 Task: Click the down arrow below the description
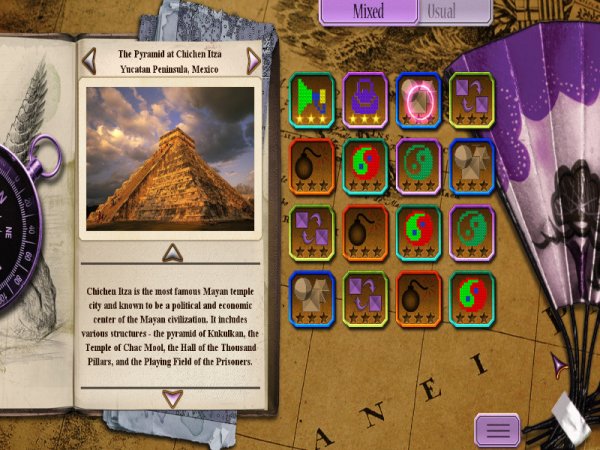tap(172, 398)
